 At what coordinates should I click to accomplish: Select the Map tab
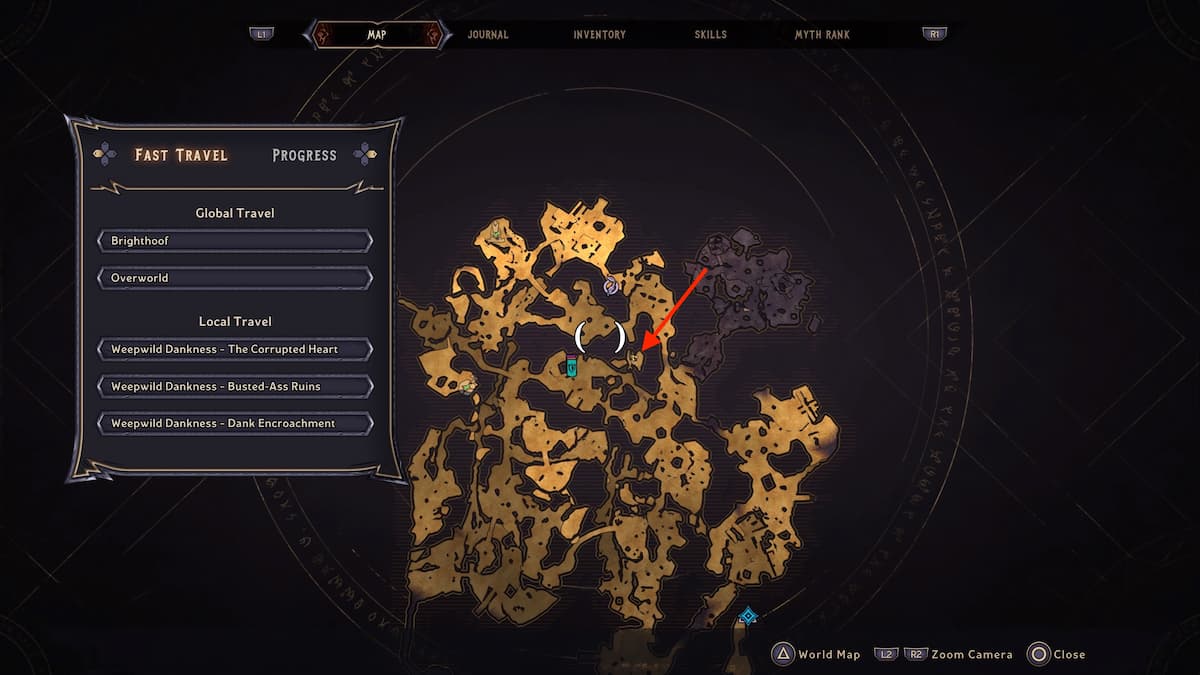coord(377,34)
